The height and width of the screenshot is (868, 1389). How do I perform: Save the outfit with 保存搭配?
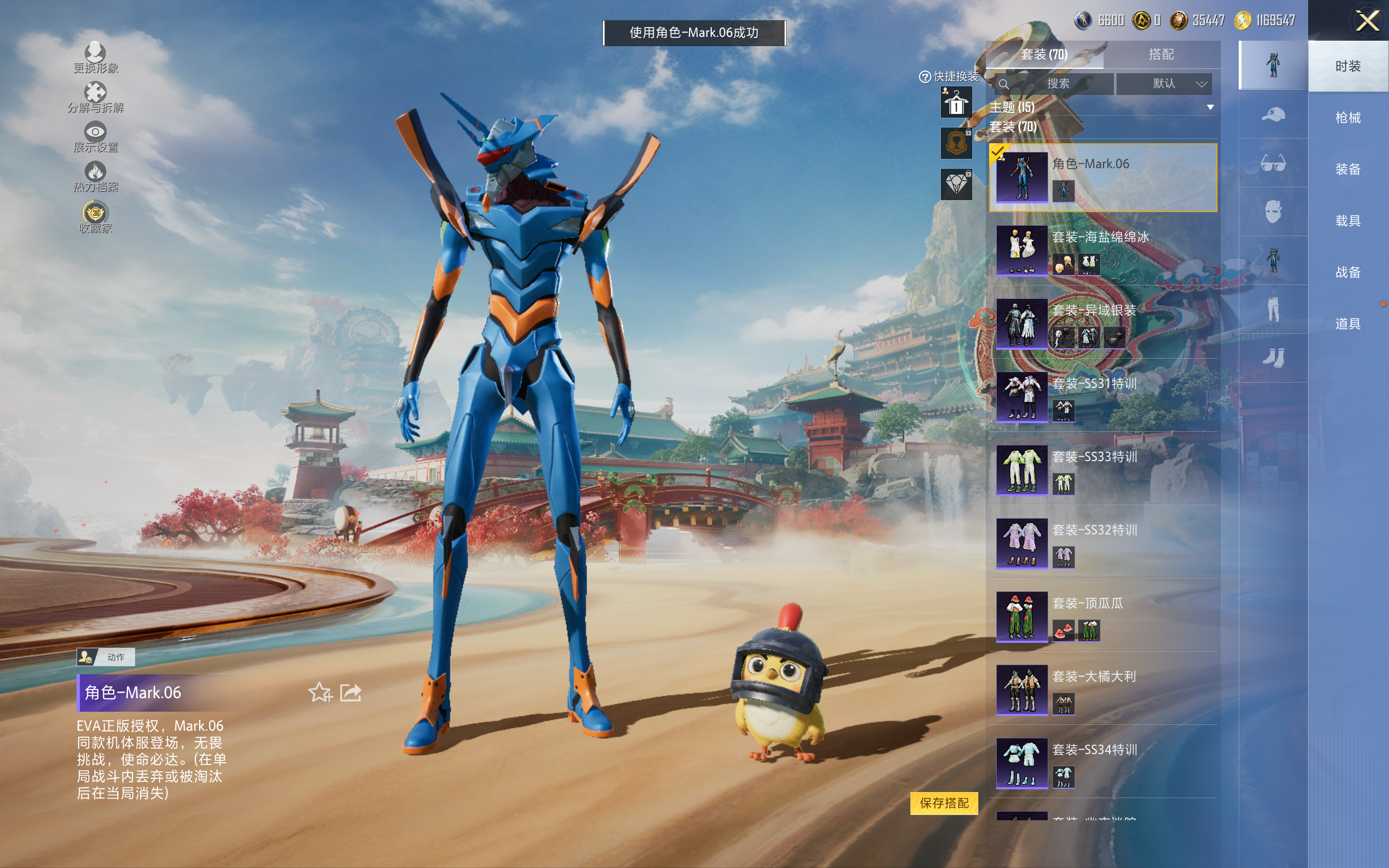pos(944,802)
